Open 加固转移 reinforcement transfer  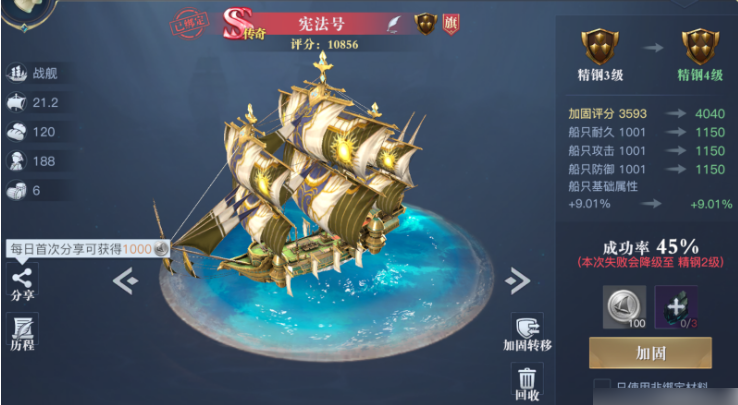[527, 331]
